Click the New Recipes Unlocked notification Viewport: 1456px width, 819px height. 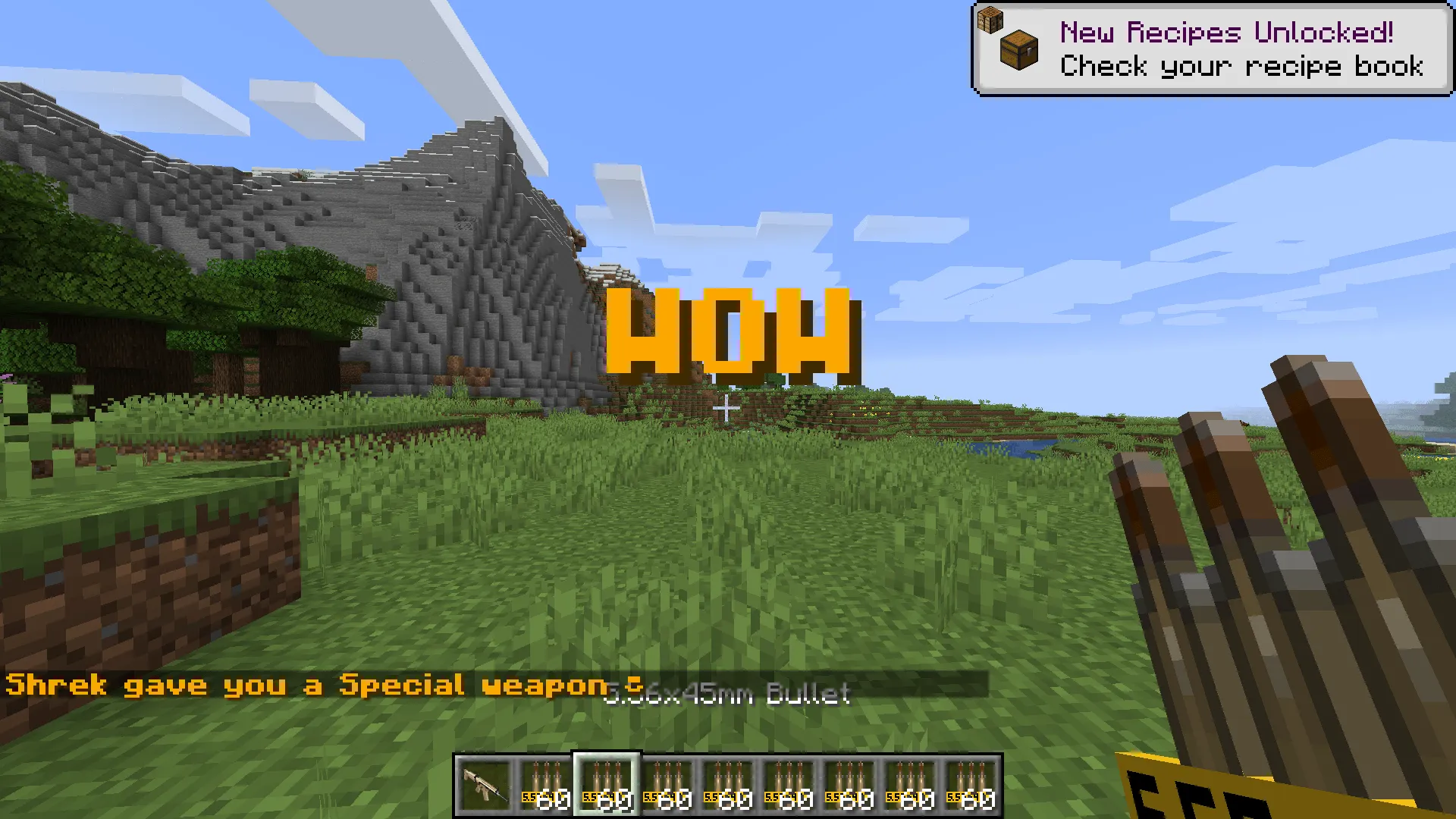[1211, 49]
